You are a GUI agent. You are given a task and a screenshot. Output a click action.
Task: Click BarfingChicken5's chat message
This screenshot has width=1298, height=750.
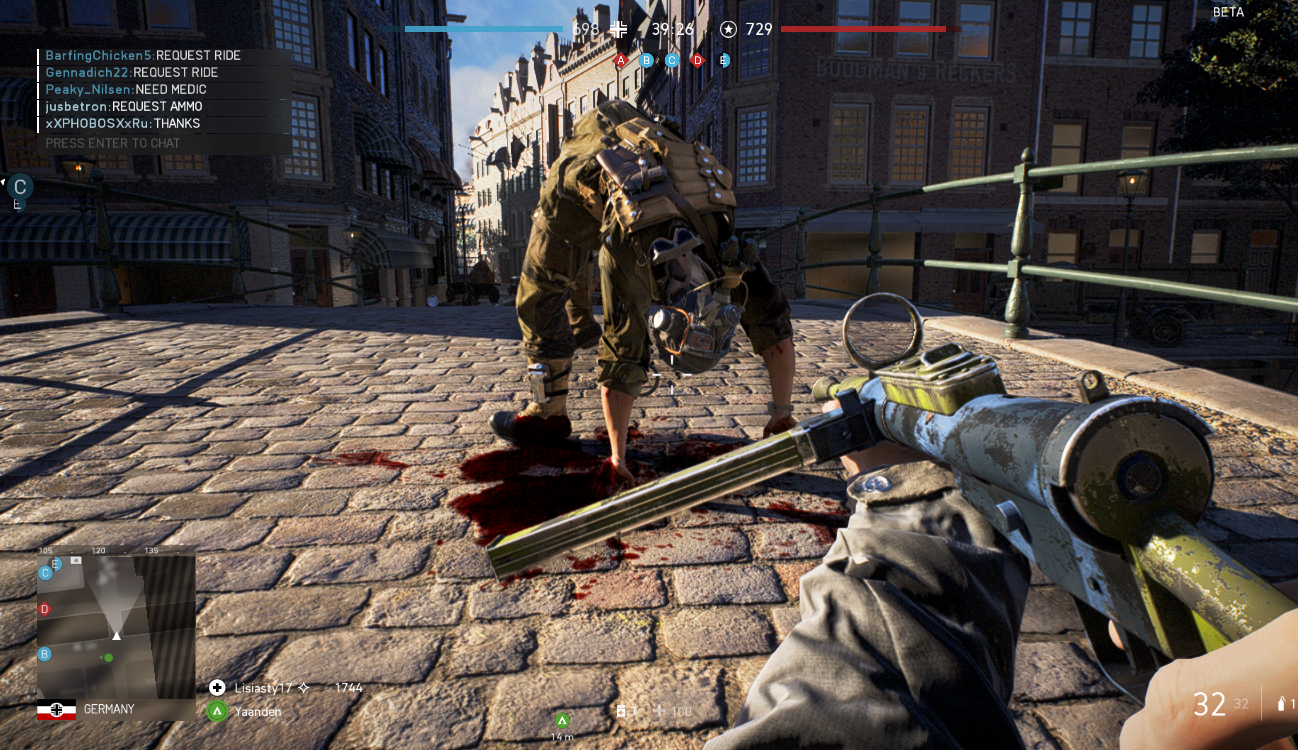(143, 56)
